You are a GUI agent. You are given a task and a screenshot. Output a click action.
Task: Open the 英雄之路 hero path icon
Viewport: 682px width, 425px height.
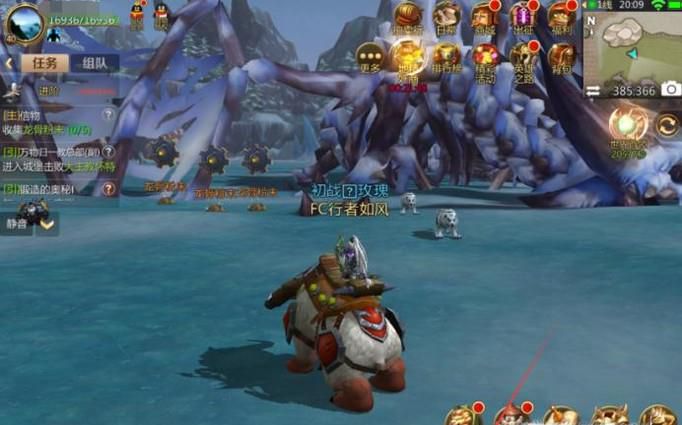click(x=523, y=58)
